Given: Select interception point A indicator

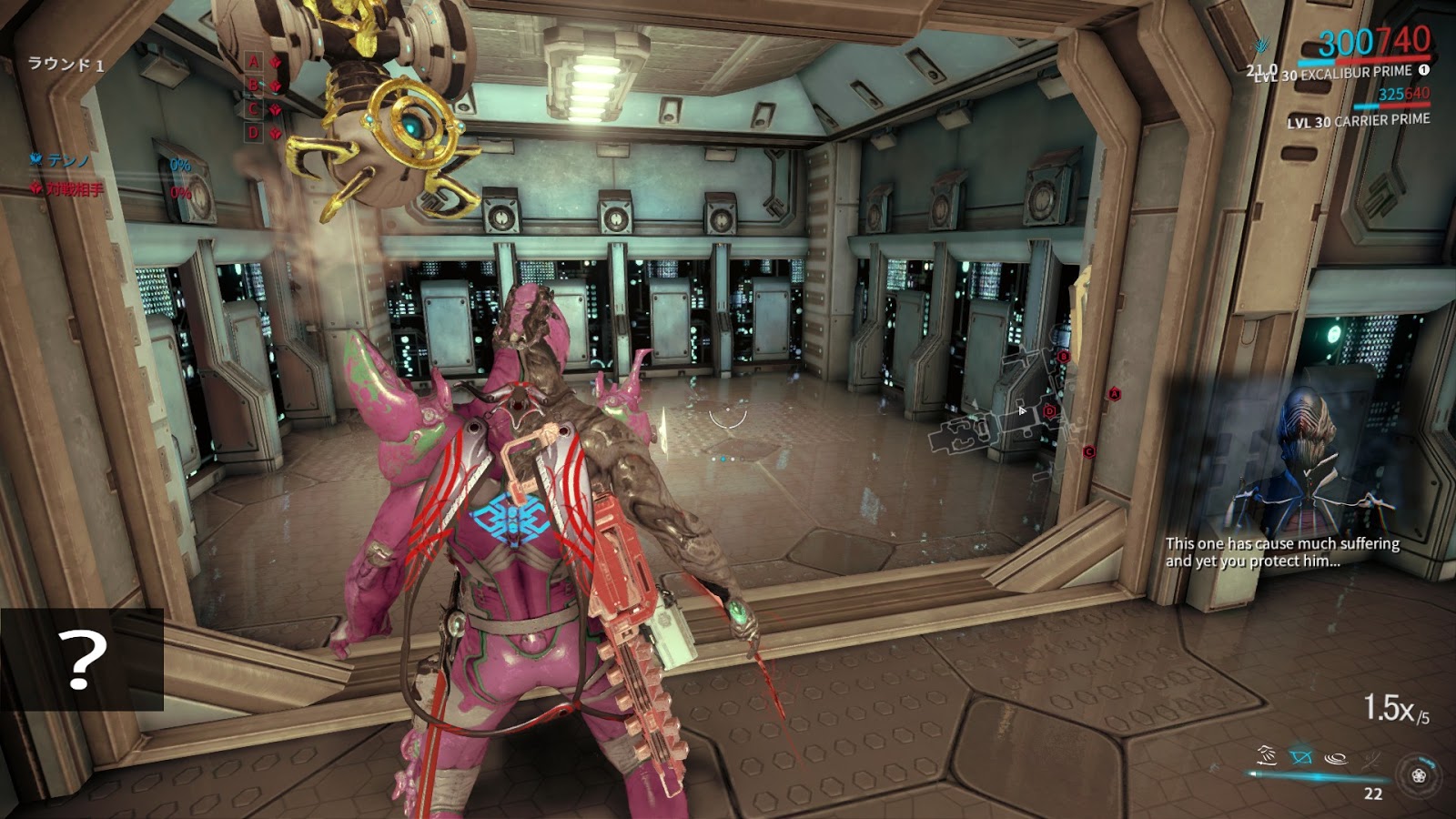Looking at the screenshot, I should pos(255,62).
